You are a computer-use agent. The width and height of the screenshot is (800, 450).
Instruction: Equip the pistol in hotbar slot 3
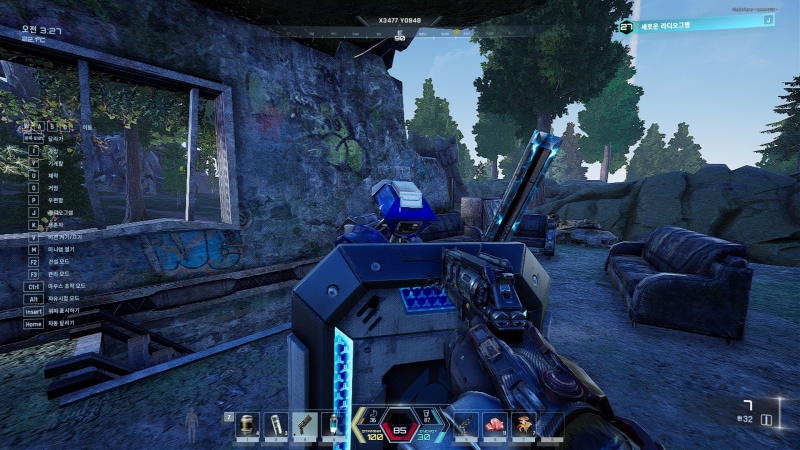304,425
